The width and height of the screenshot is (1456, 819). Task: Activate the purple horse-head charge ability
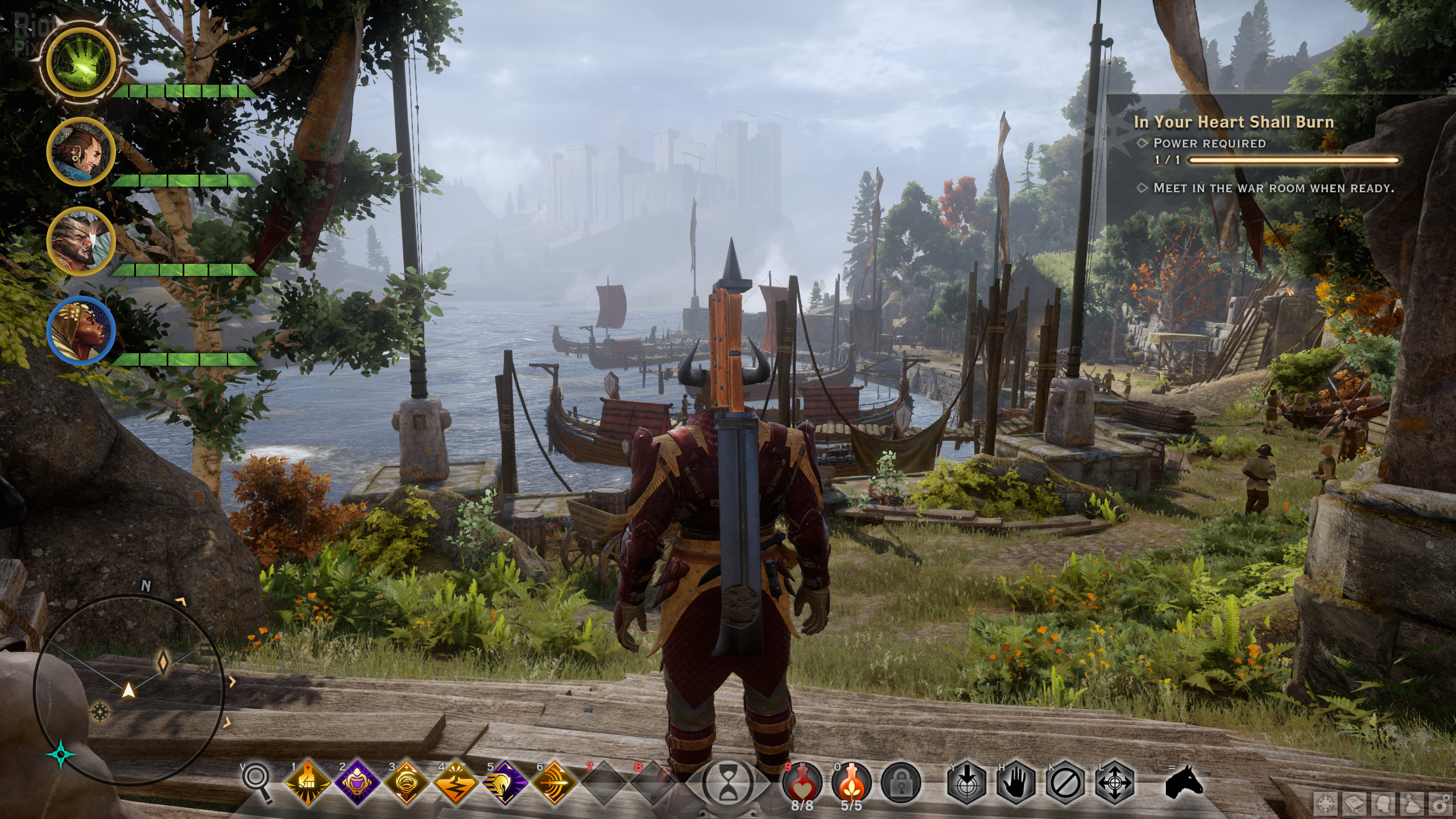pos(506,782)
